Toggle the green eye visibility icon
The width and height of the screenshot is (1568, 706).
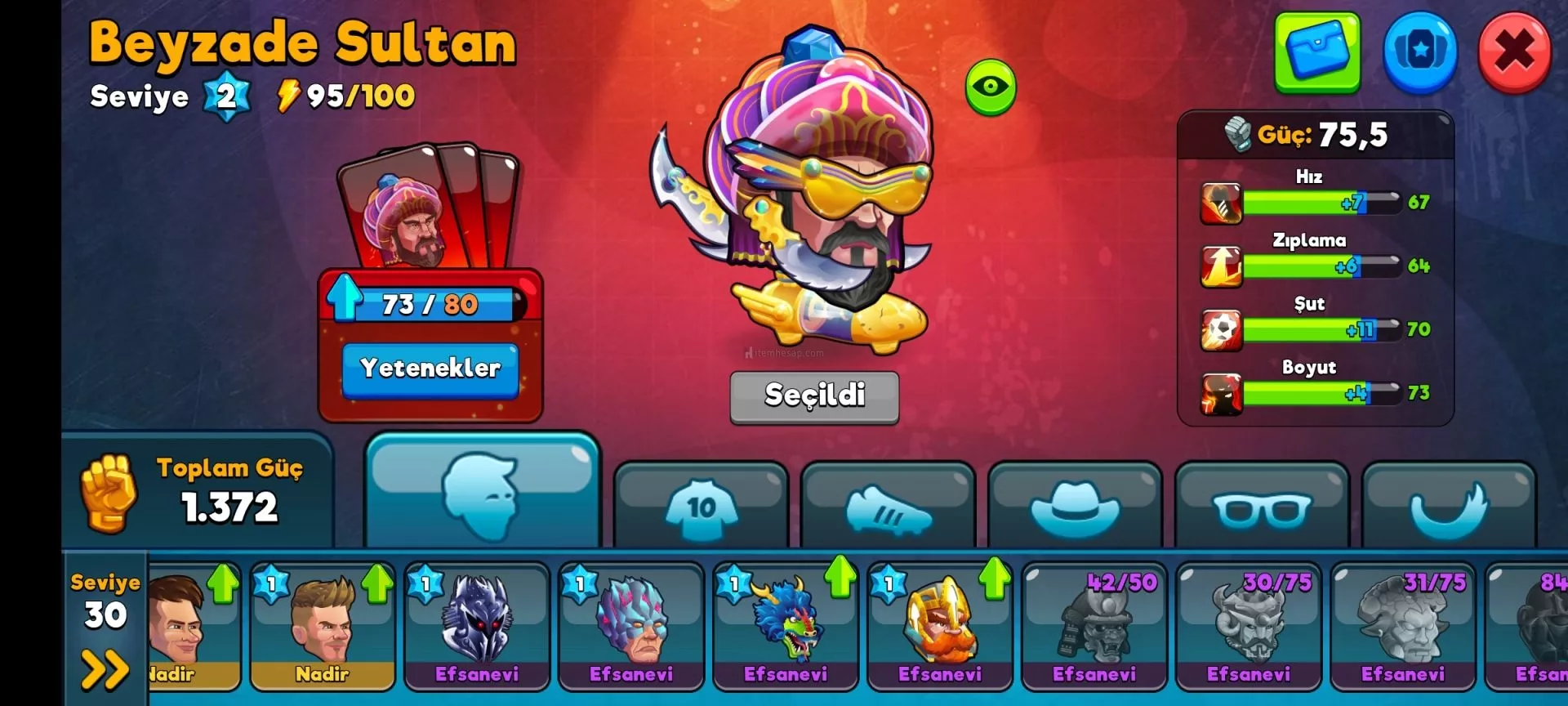[991, 87]
